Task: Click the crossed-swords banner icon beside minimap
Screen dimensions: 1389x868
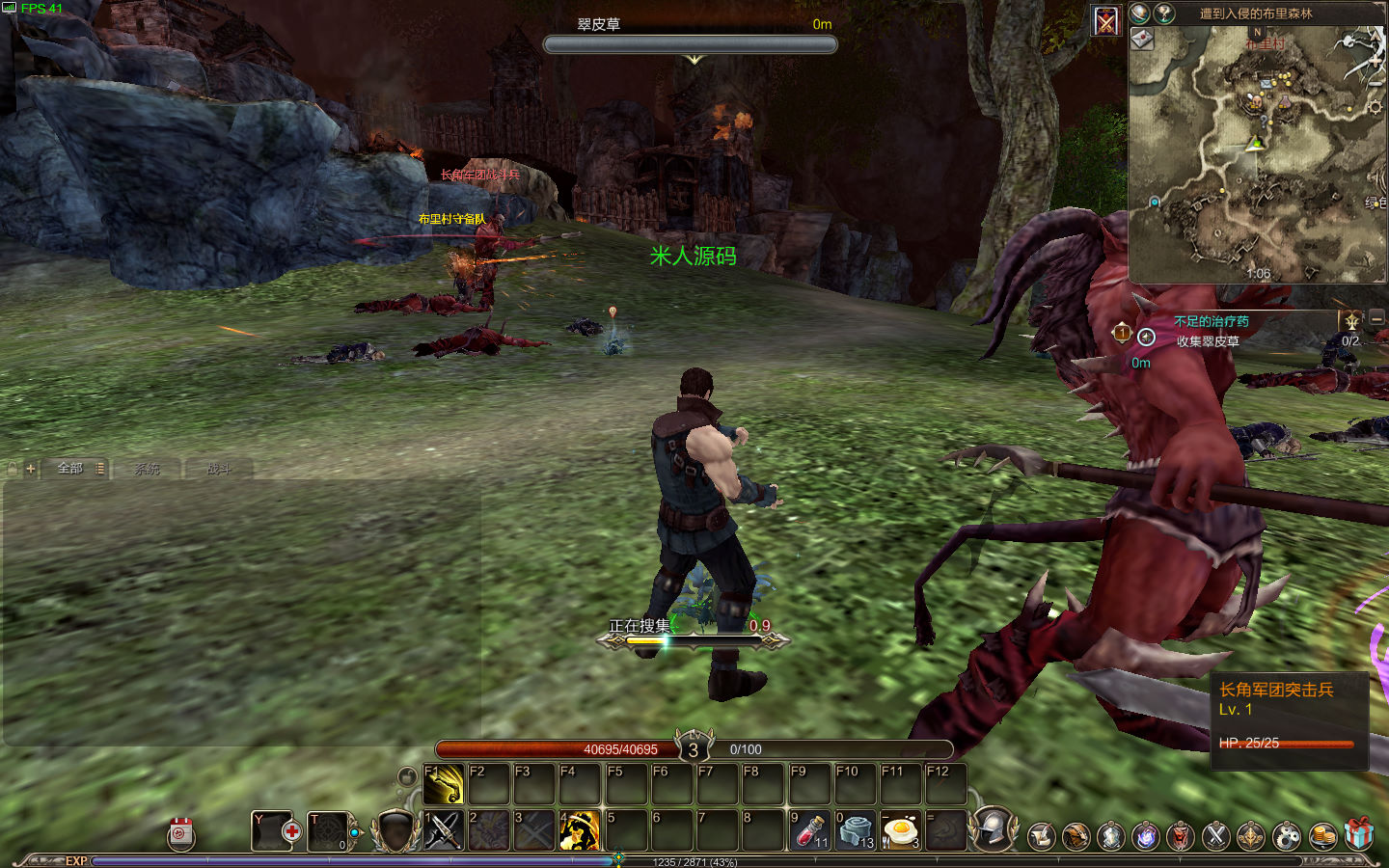Action: 1105,20
